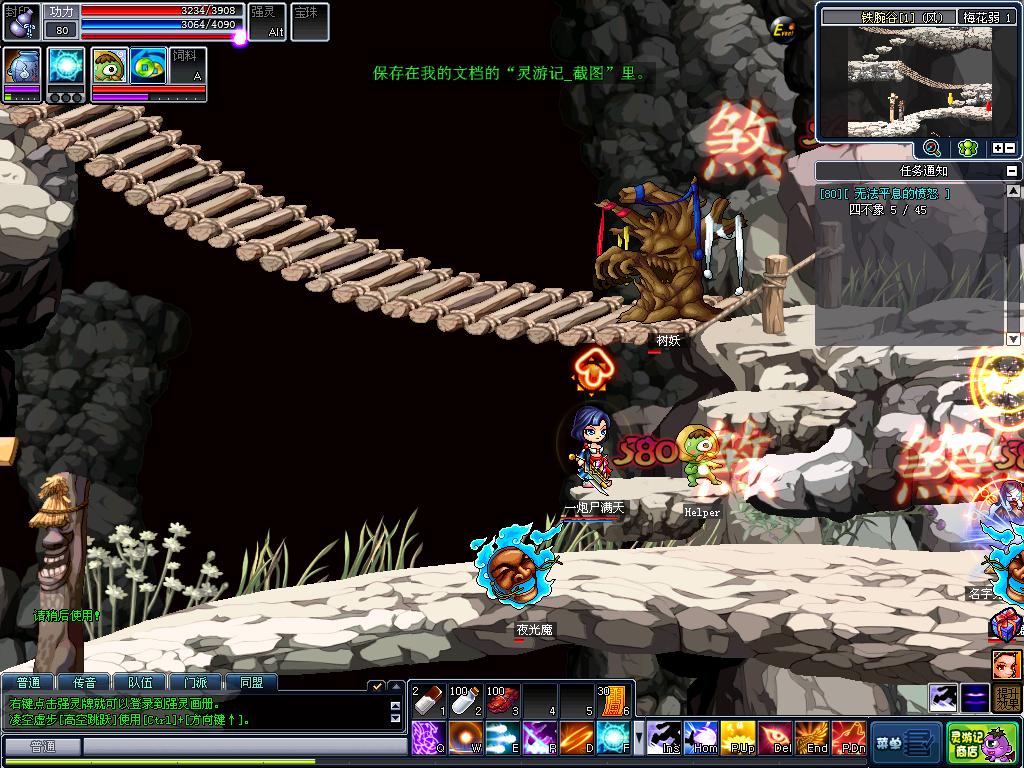
Task: Select the 无法平息的愤怒 quest entry
Action: pyautogui.click(x=885, y=194)
